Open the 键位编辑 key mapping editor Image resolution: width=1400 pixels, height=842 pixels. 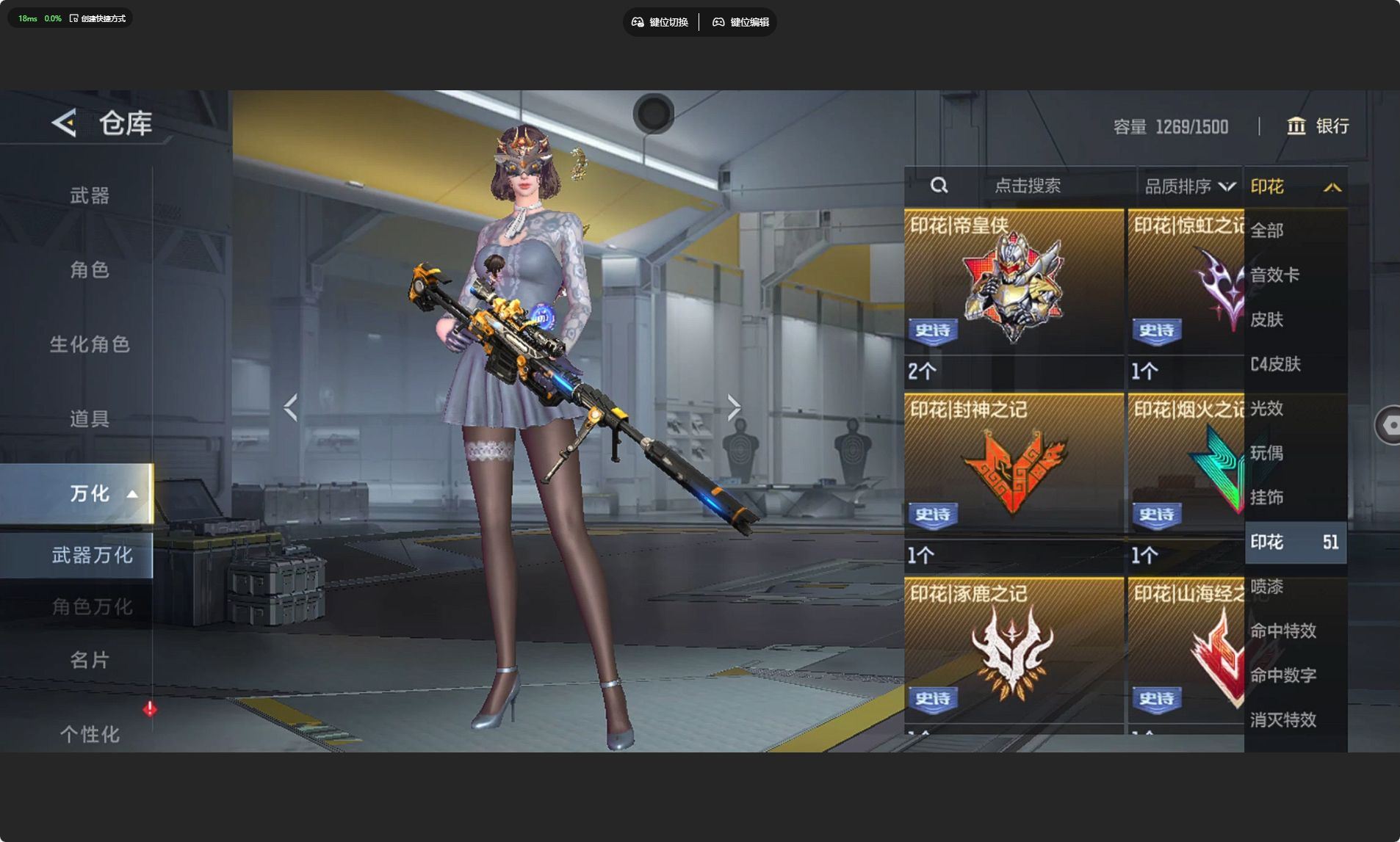(x=740, y=22)
